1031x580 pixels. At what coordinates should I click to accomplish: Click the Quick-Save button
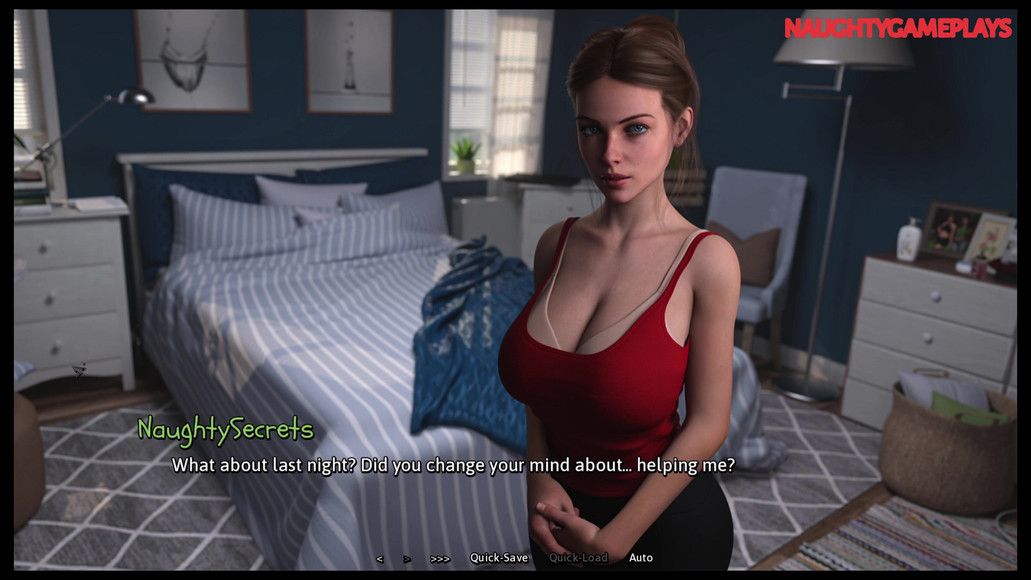pos(499,558)
